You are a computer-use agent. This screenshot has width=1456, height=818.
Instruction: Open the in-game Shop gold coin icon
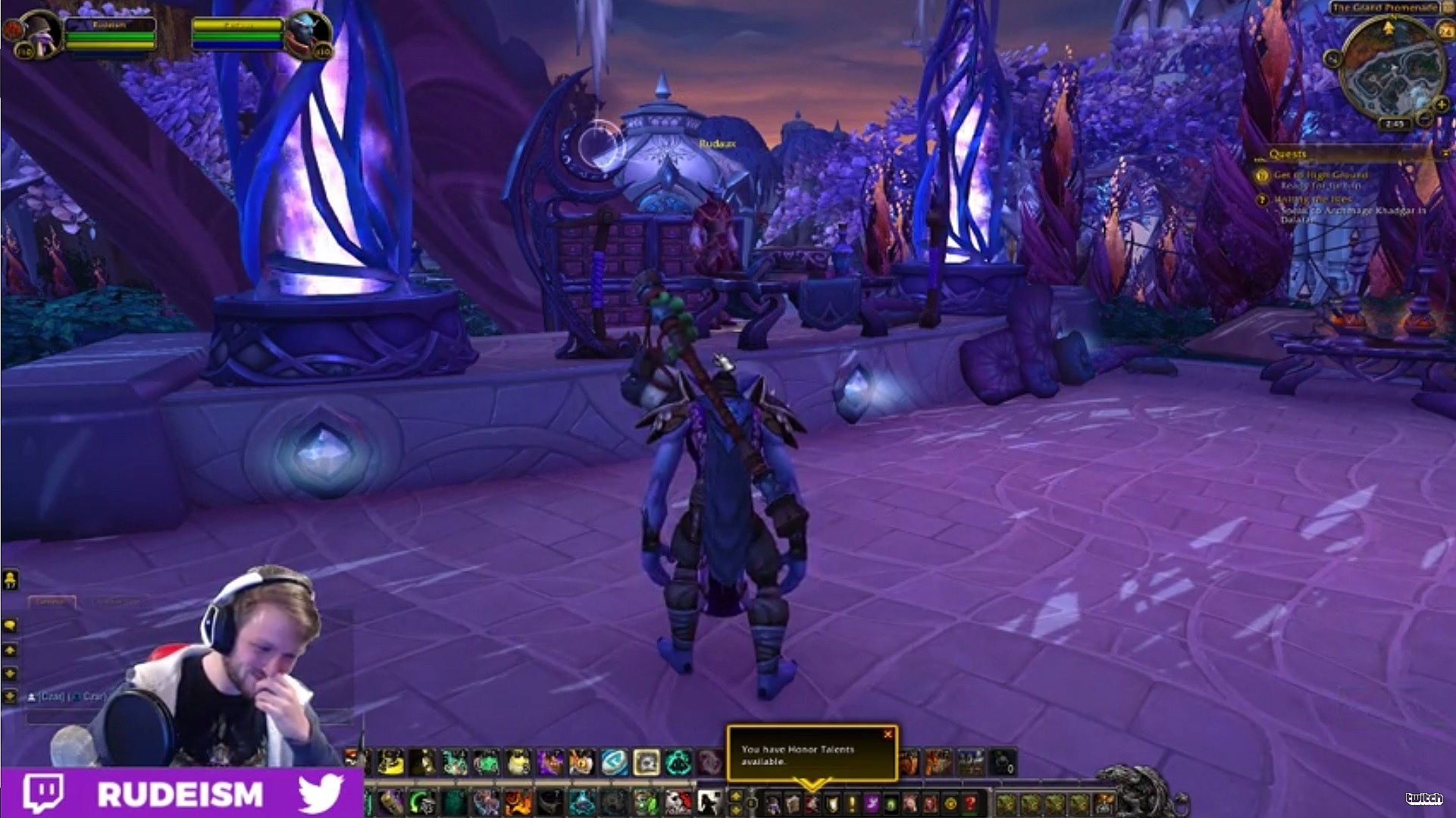950,803
